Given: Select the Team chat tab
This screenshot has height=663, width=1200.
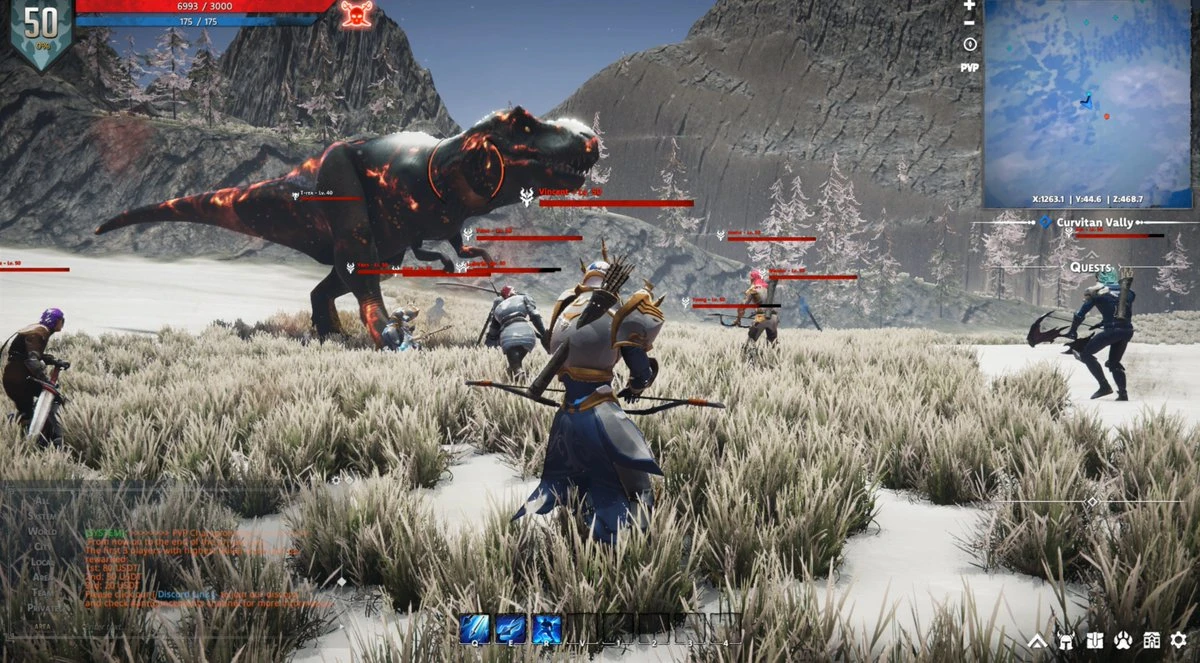Looking at the screenshot, I should [x=42, y=591].
